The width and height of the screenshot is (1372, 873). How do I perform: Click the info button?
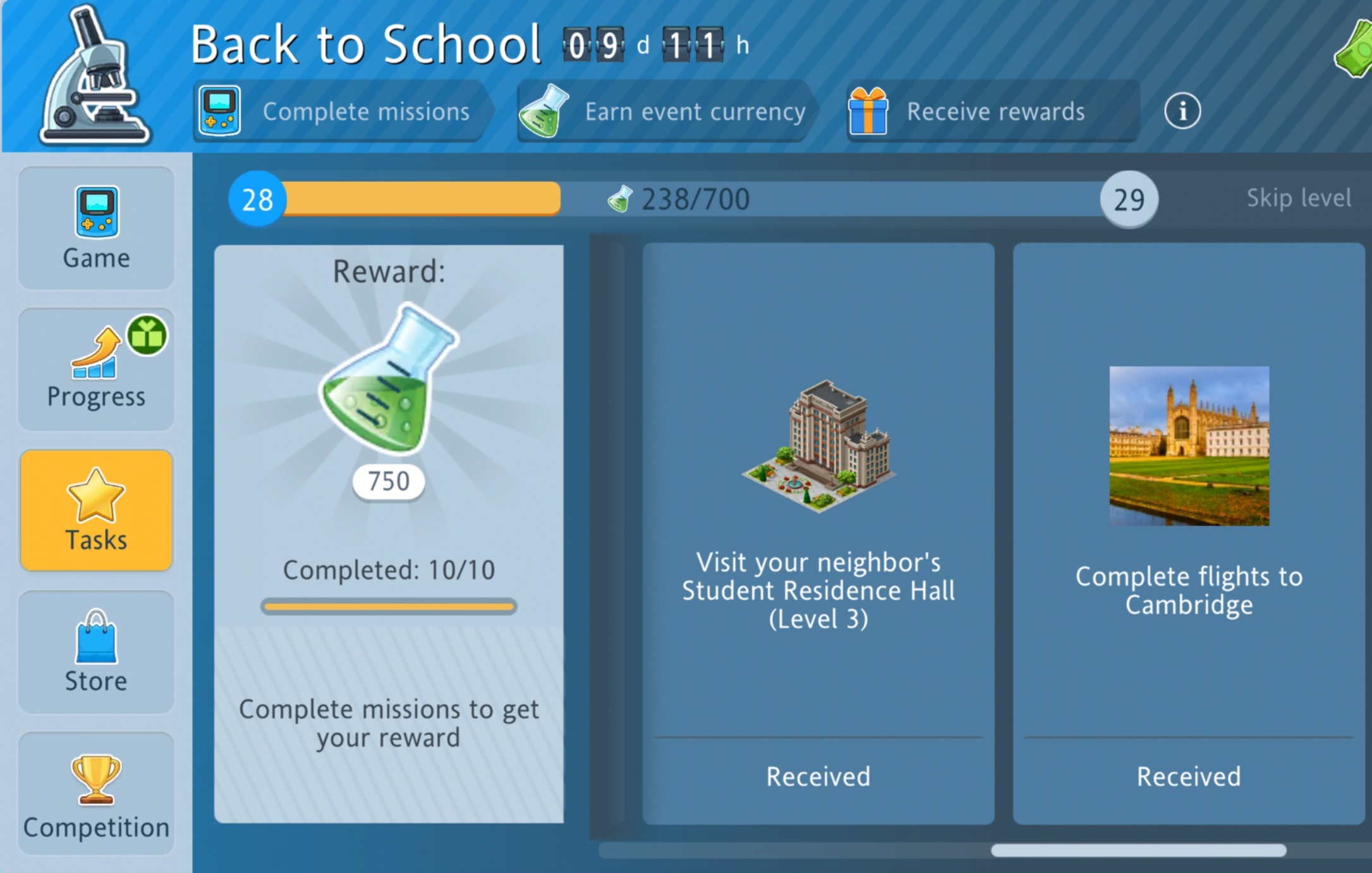1182,111
